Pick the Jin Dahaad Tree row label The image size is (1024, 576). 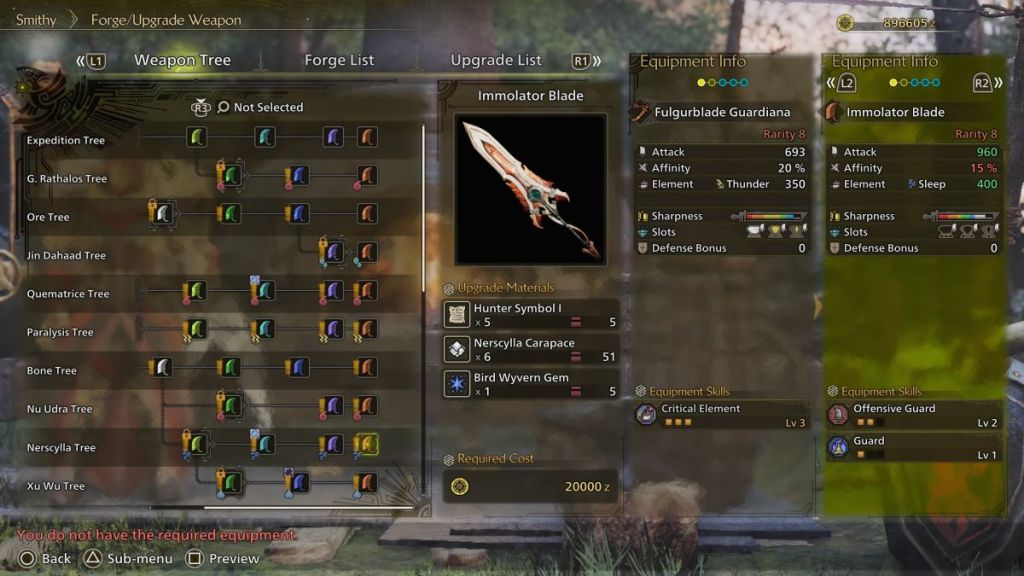coord(66,256)
